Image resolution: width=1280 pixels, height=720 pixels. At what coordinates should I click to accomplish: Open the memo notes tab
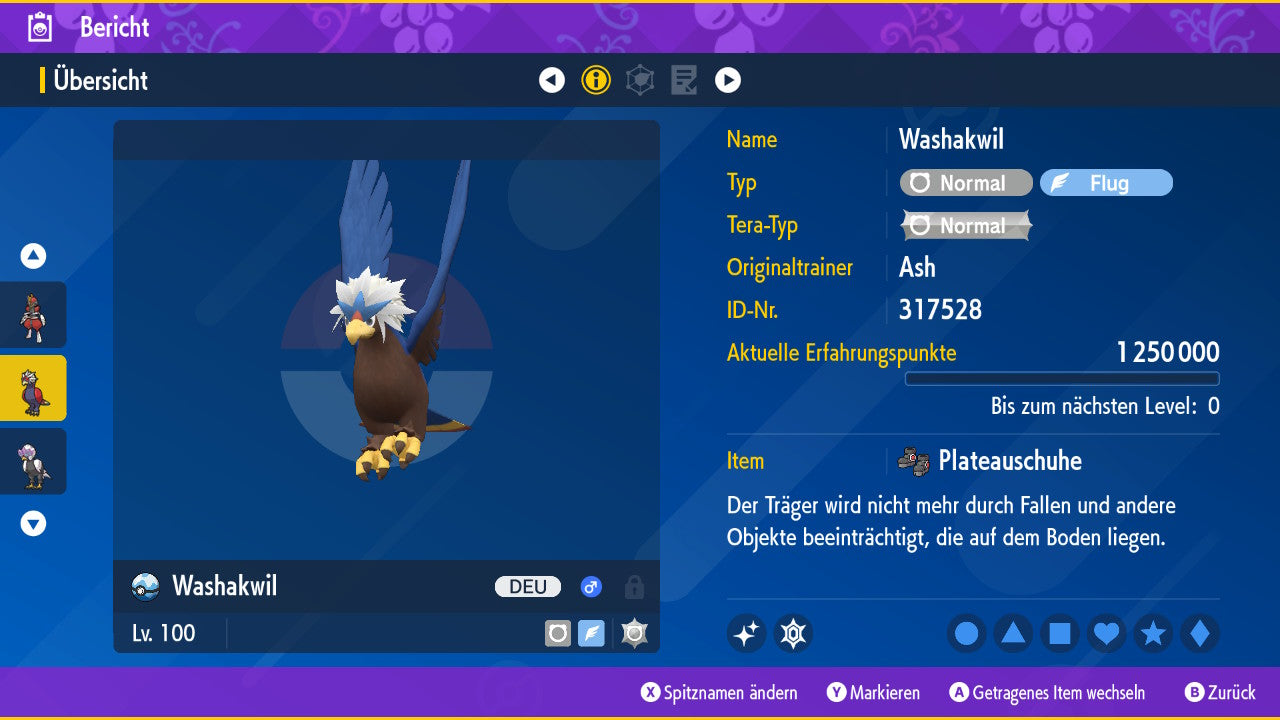(x=684, y=80)
